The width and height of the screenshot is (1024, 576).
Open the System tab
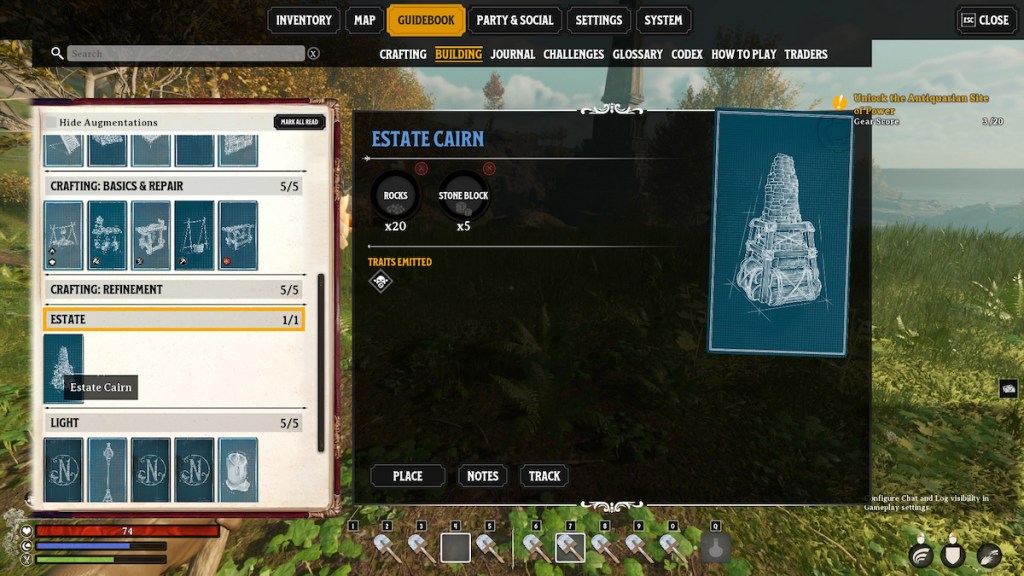tap(663, 20)
